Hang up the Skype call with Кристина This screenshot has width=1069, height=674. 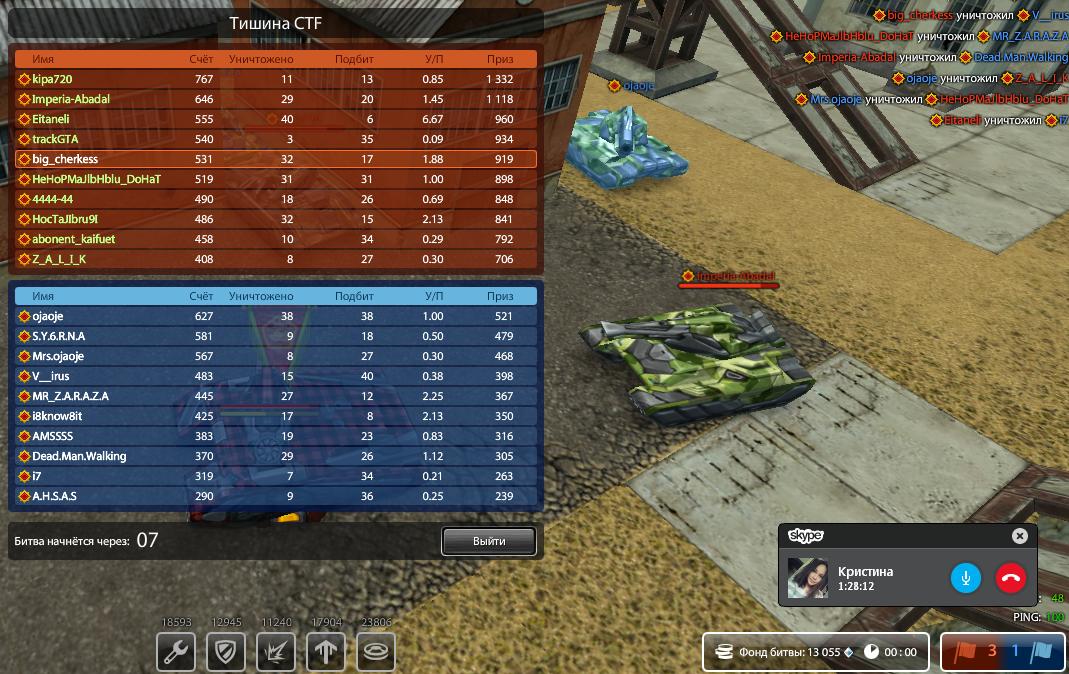pyautogui.click(x=1010, y=577)
